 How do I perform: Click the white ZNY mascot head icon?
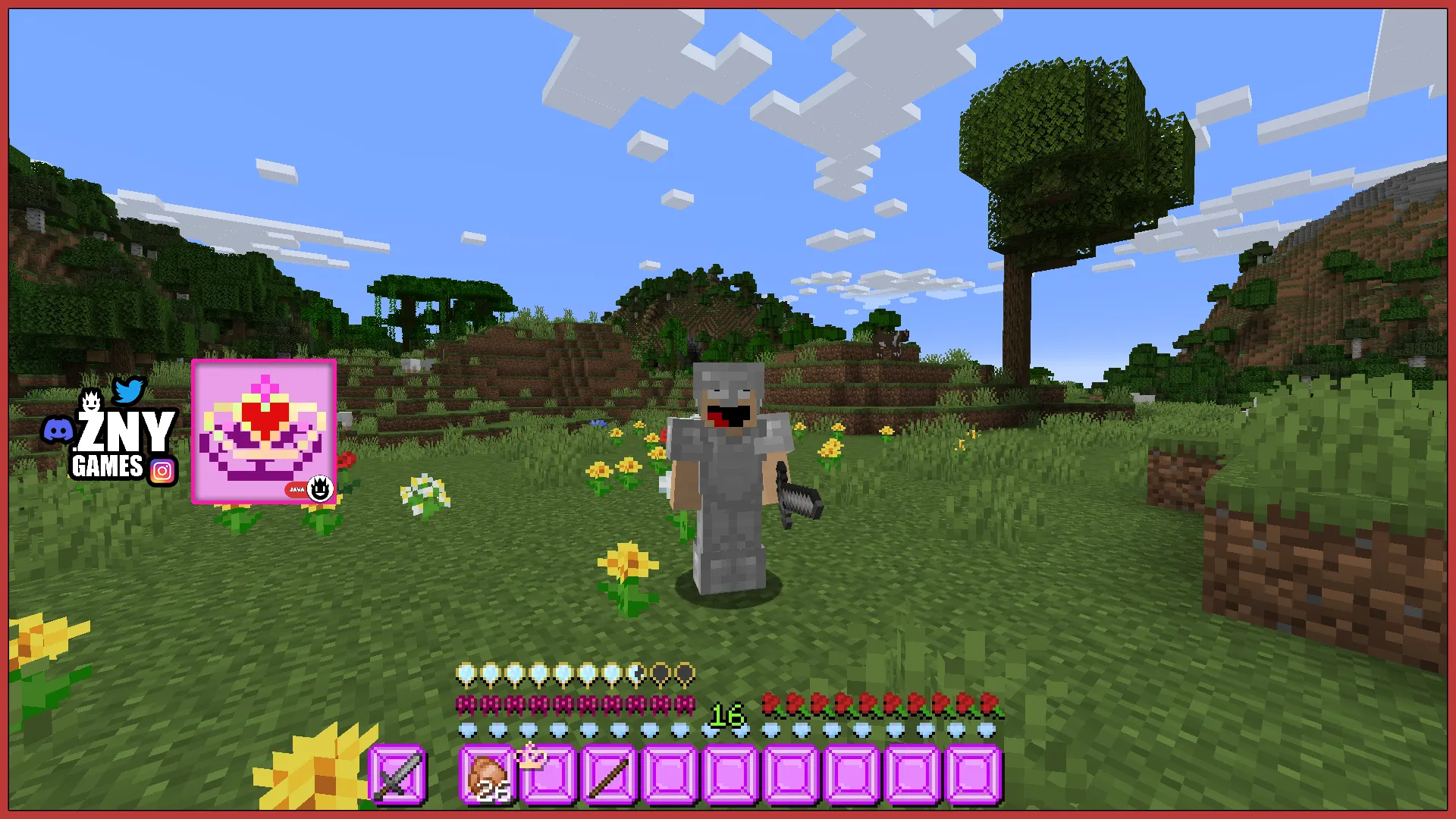(91, 400)
